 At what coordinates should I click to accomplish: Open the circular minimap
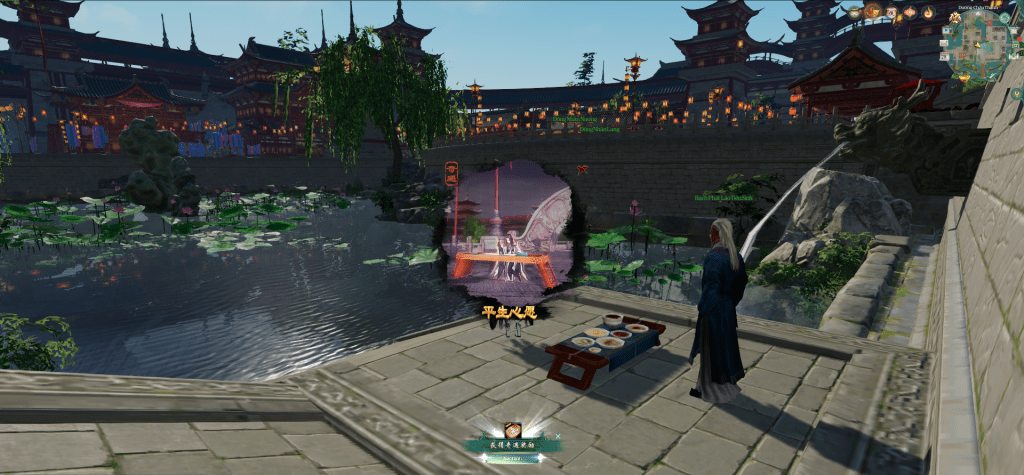pos(978,45)
